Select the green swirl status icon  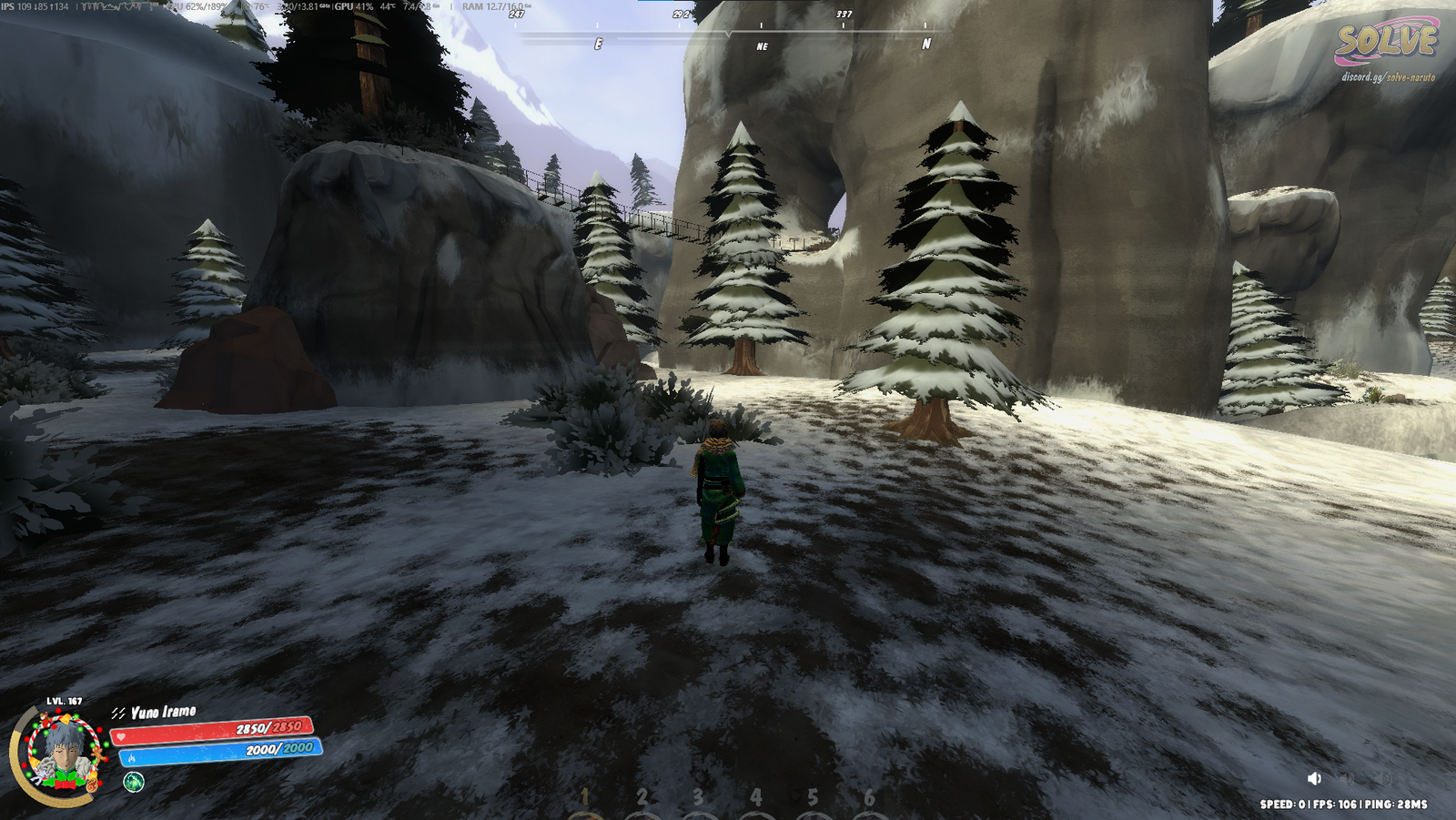(134, 782)
